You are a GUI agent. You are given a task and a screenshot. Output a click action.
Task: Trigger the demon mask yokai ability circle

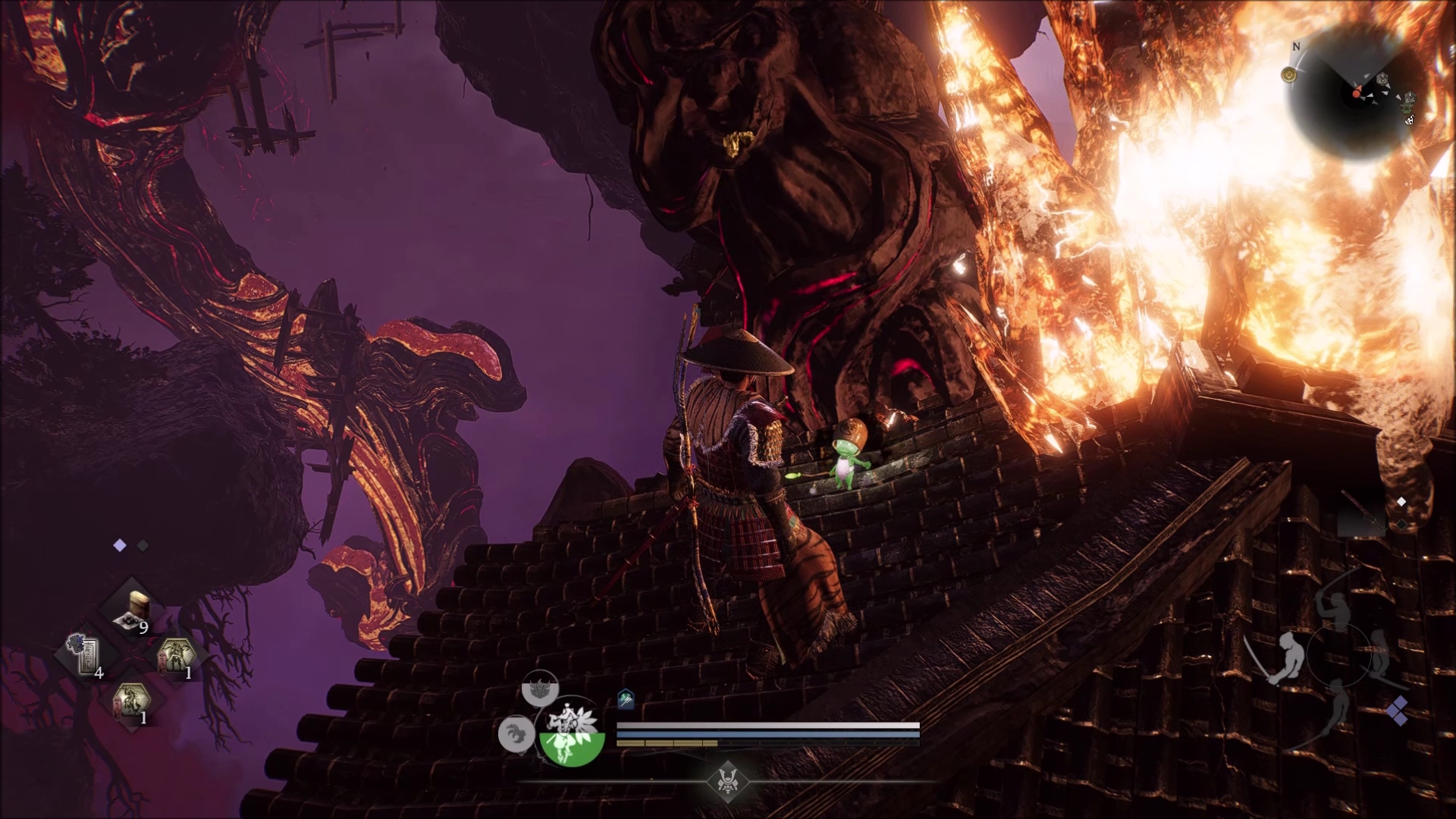point(540,689)
